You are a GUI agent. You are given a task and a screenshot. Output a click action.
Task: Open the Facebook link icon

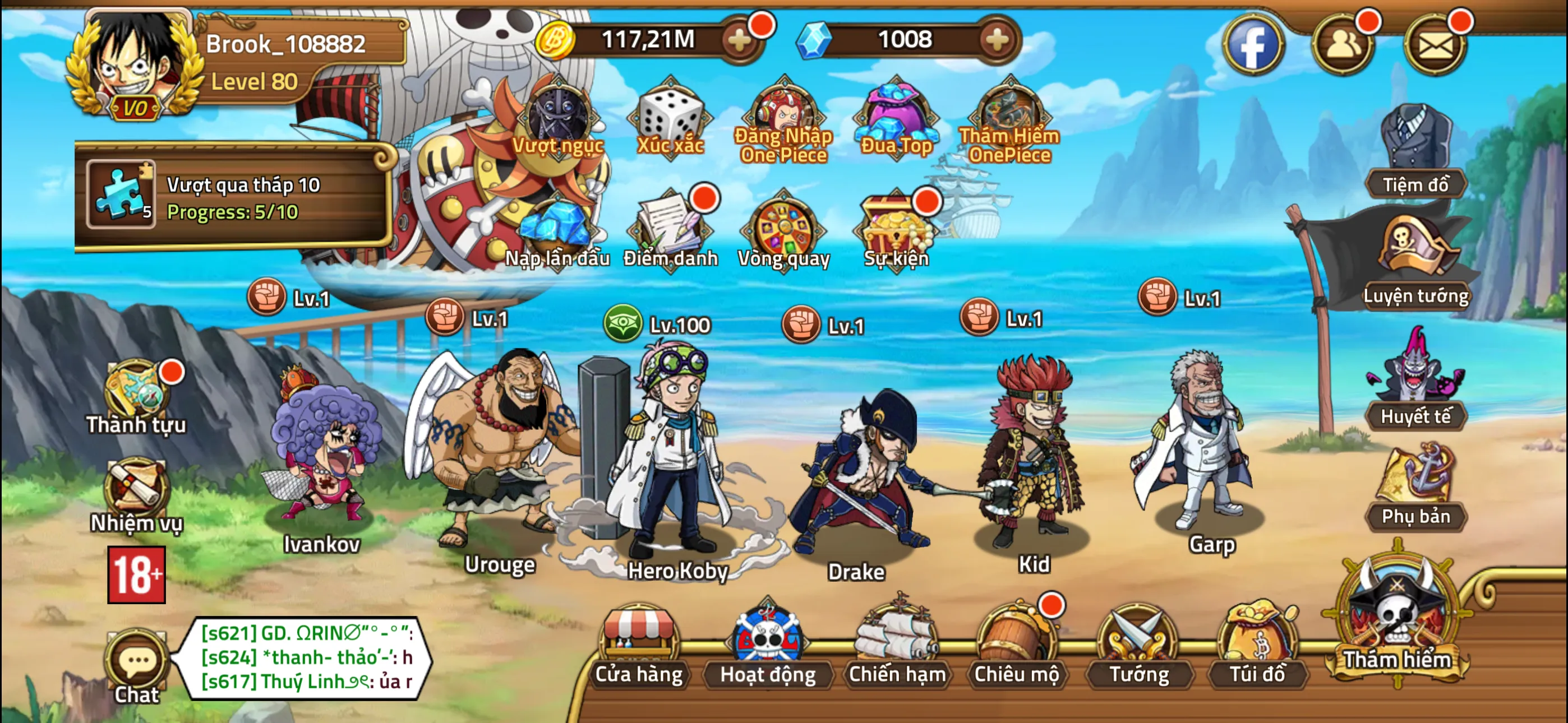coord(1253,44)
